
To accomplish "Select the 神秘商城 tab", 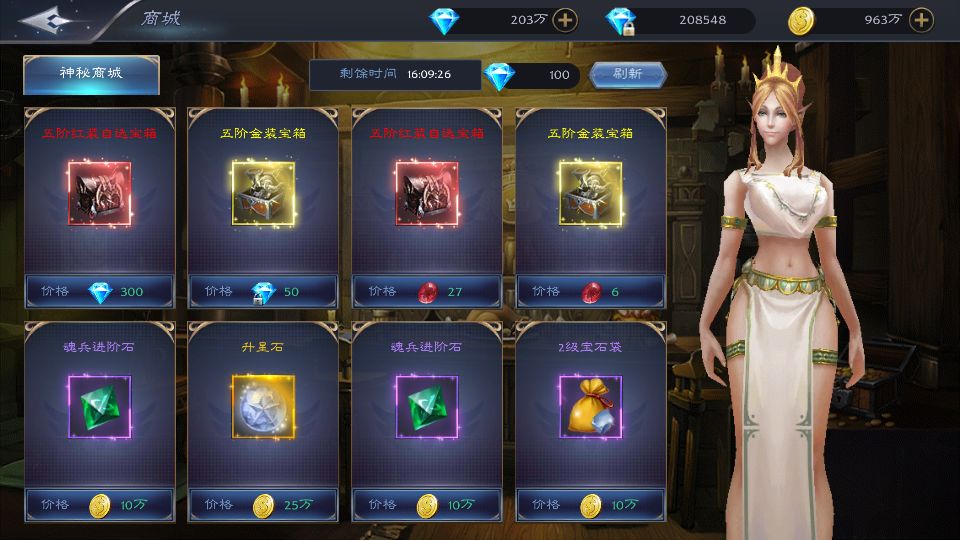I will [x=91, y=74].
